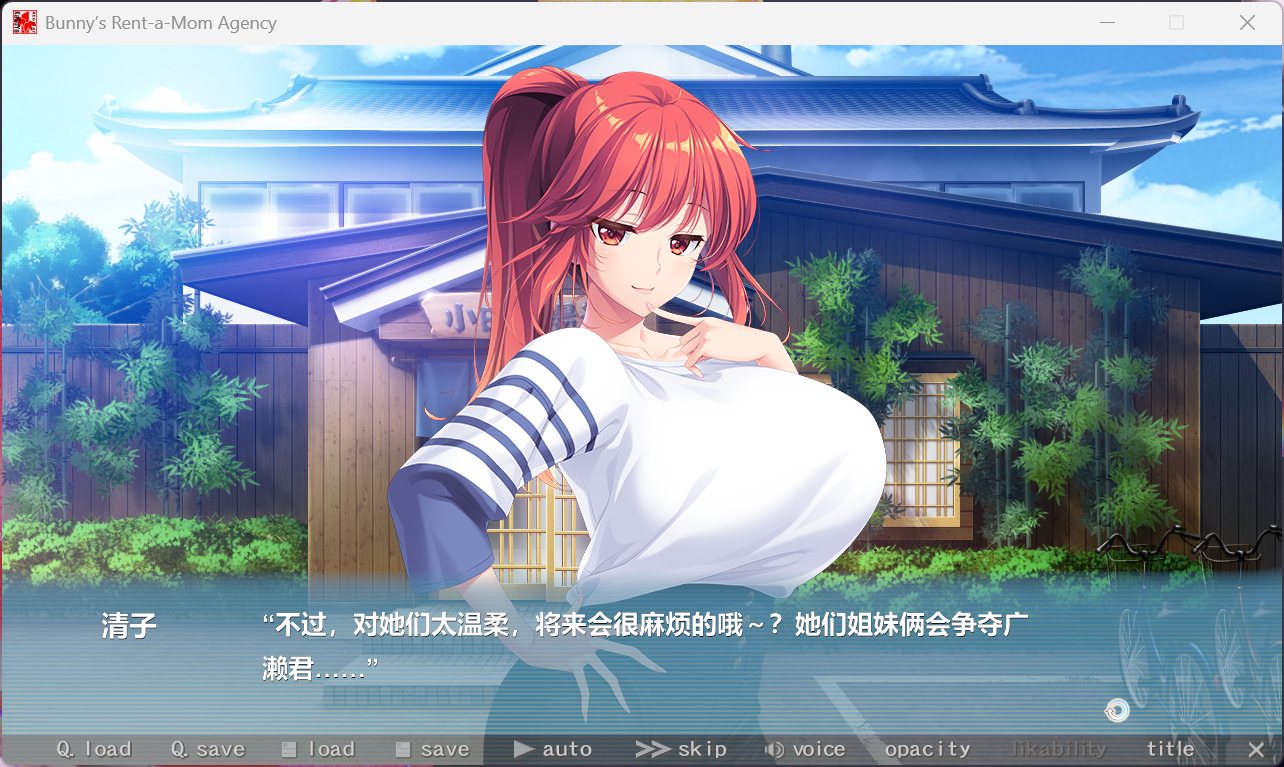Adjust the message window opacity
Viewport: 1284px width, 767px height.
pos(928,748)
